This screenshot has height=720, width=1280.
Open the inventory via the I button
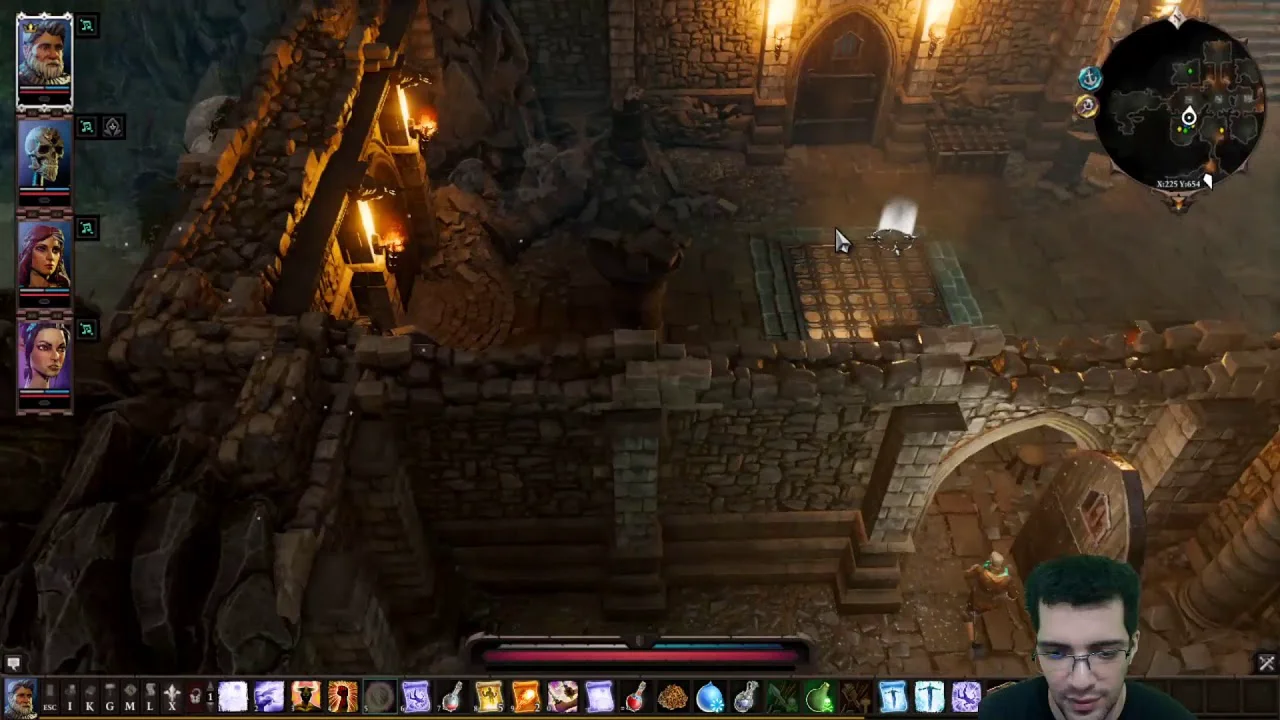coord(70,697)
